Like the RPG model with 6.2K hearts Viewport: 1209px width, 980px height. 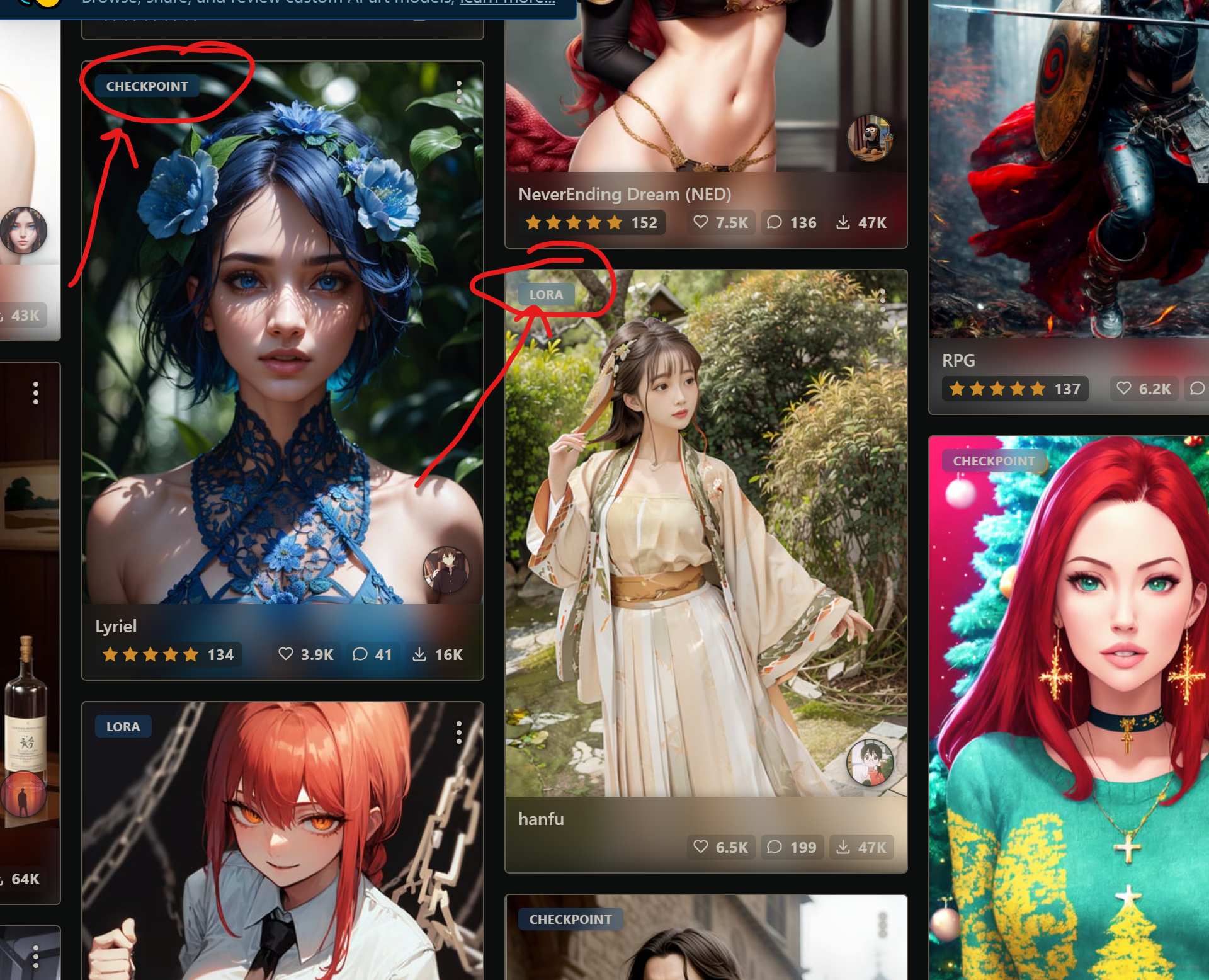[x=1144, y=389]
